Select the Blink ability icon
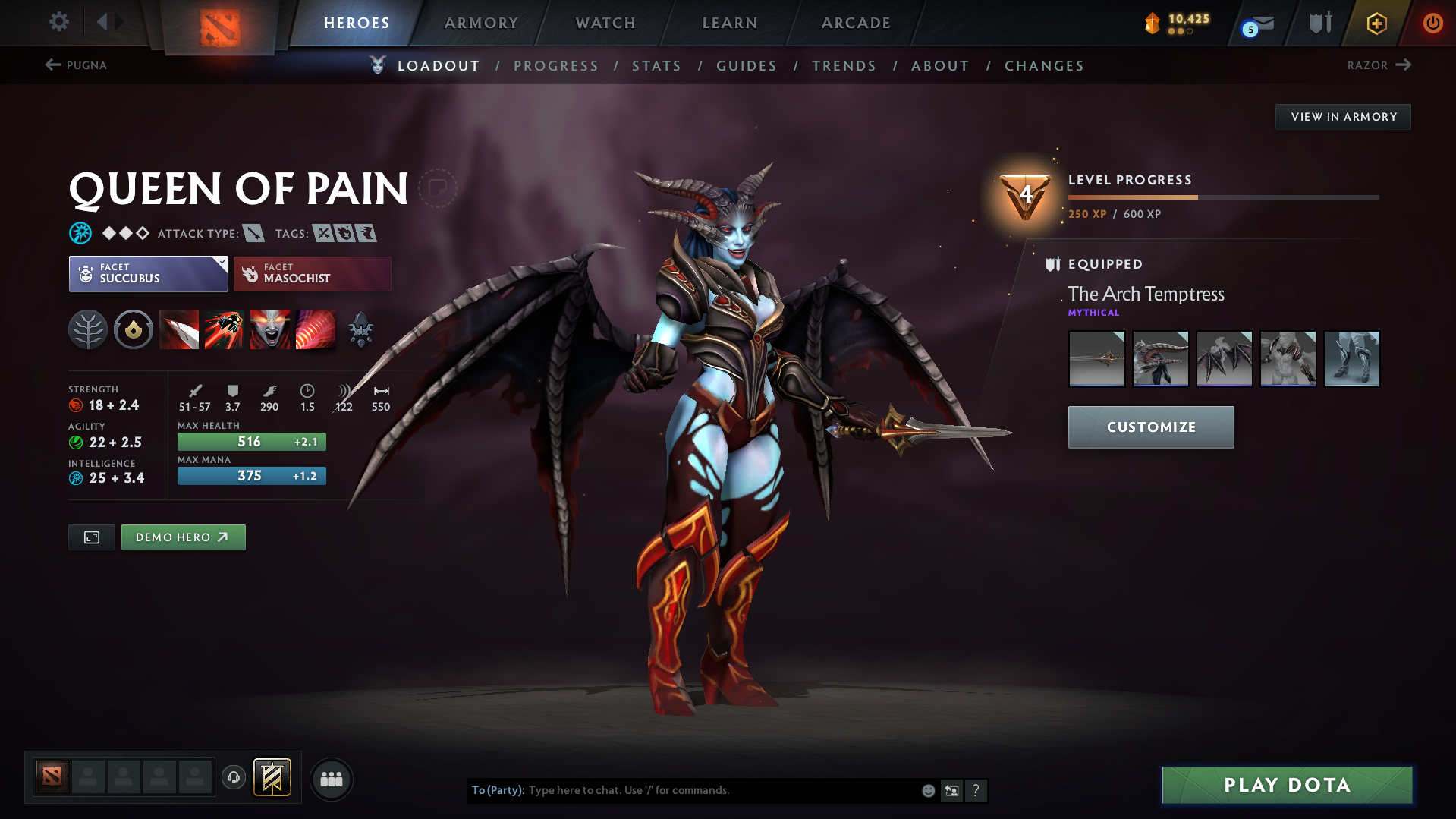Image resolution: width=1456 pixels, height=819 pixels. coord(224,329)
